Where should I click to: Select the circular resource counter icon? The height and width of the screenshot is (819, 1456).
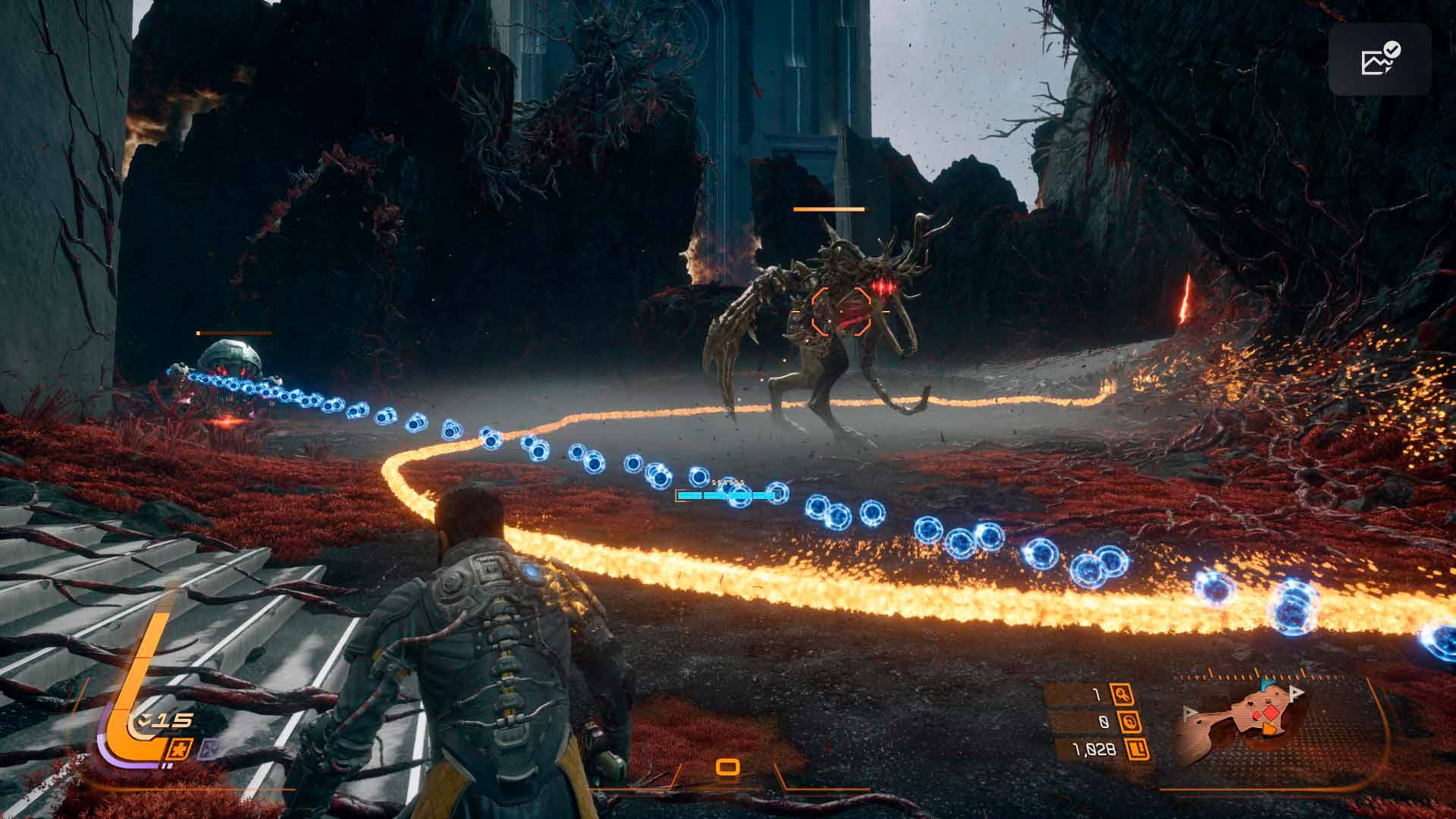[x=1130, y=722]
